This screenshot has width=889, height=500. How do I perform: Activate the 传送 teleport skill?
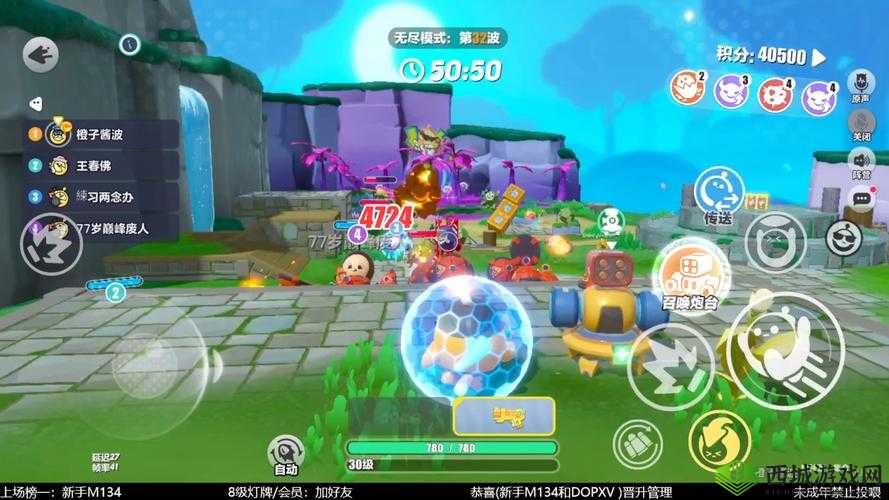718,191
